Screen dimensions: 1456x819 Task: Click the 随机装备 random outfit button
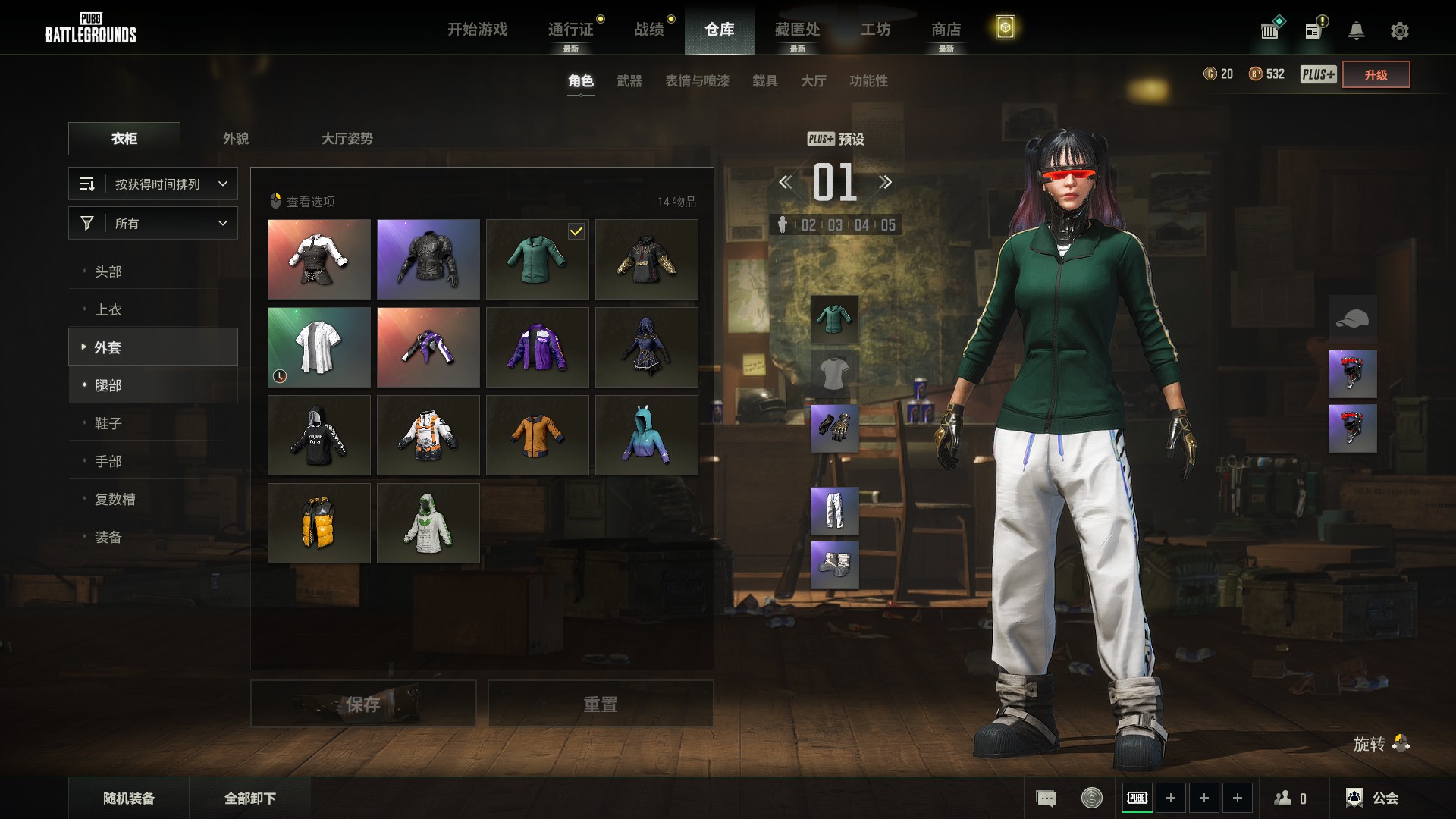click(129, 799)
